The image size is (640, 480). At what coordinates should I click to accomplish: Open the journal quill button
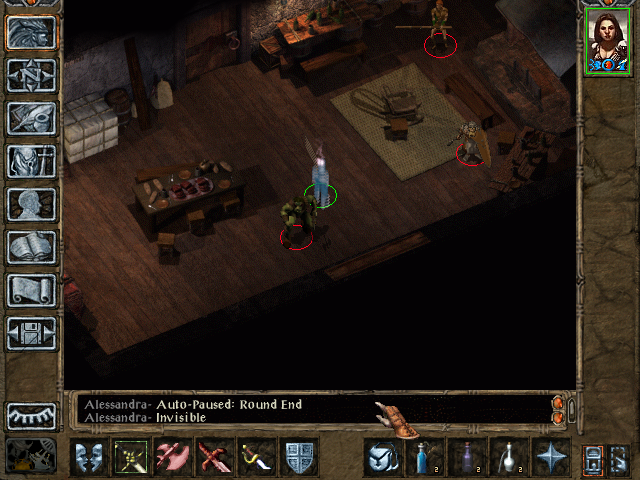click(32, 118)
